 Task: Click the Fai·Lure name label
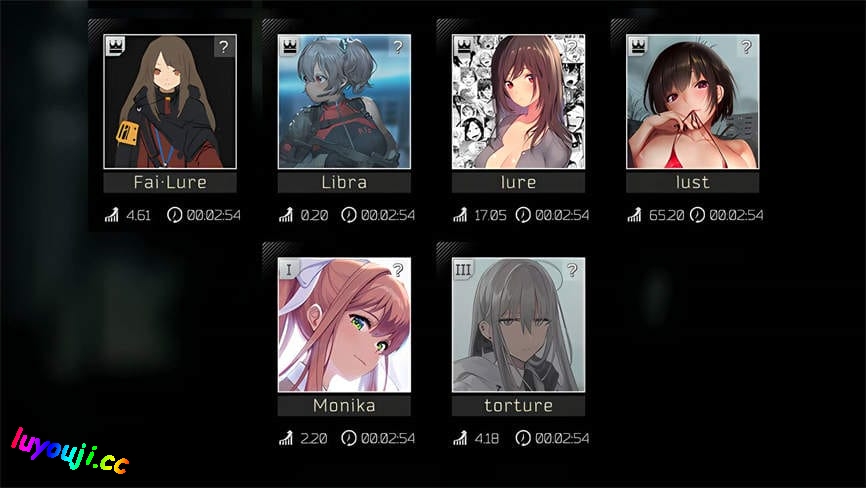click(x=170, y=182)
